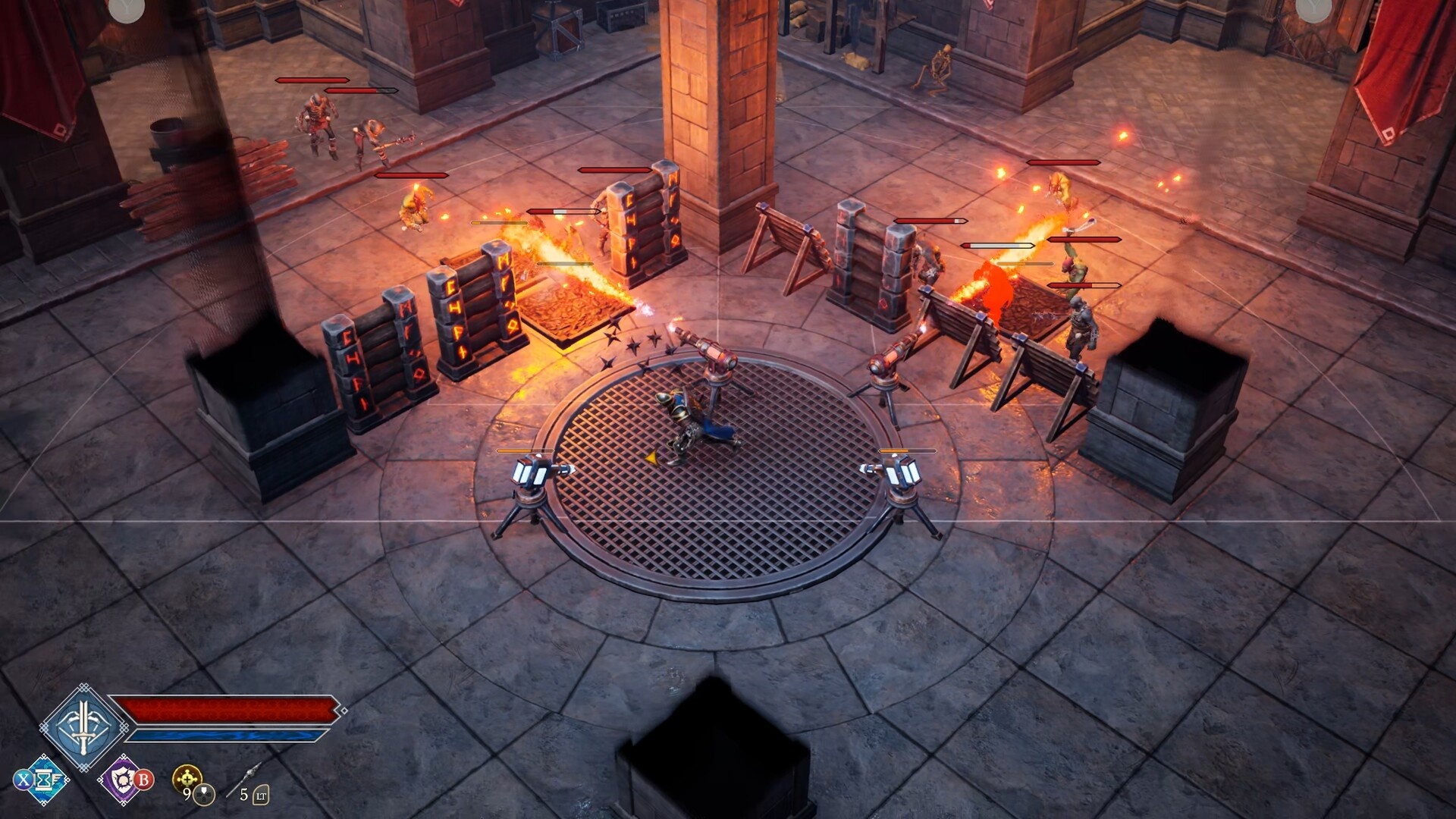
Task: Click the sword and crossbow class emblem
Action: tap(82, 726)
